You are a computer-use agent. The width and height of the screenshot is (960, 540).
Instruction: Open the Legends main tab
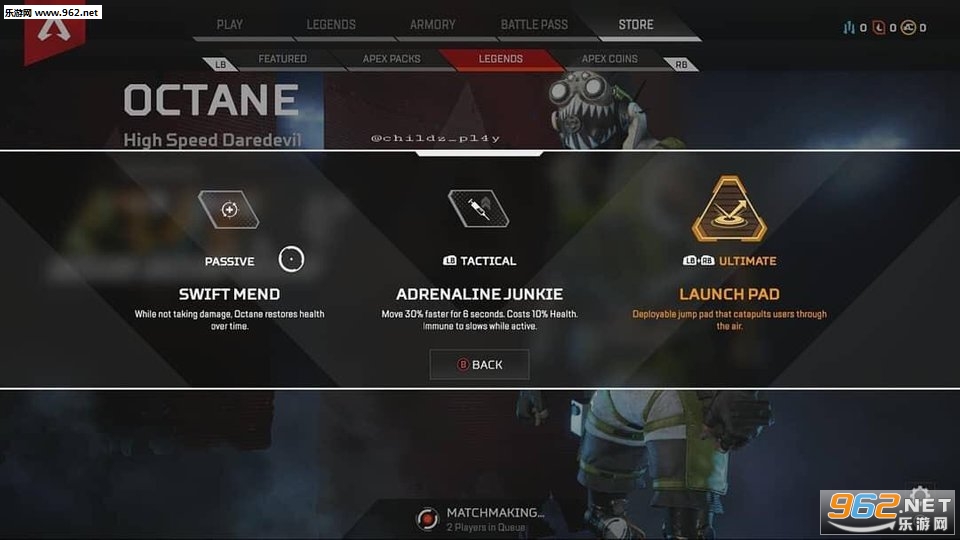pyautogui.click(x=331, y=24)
